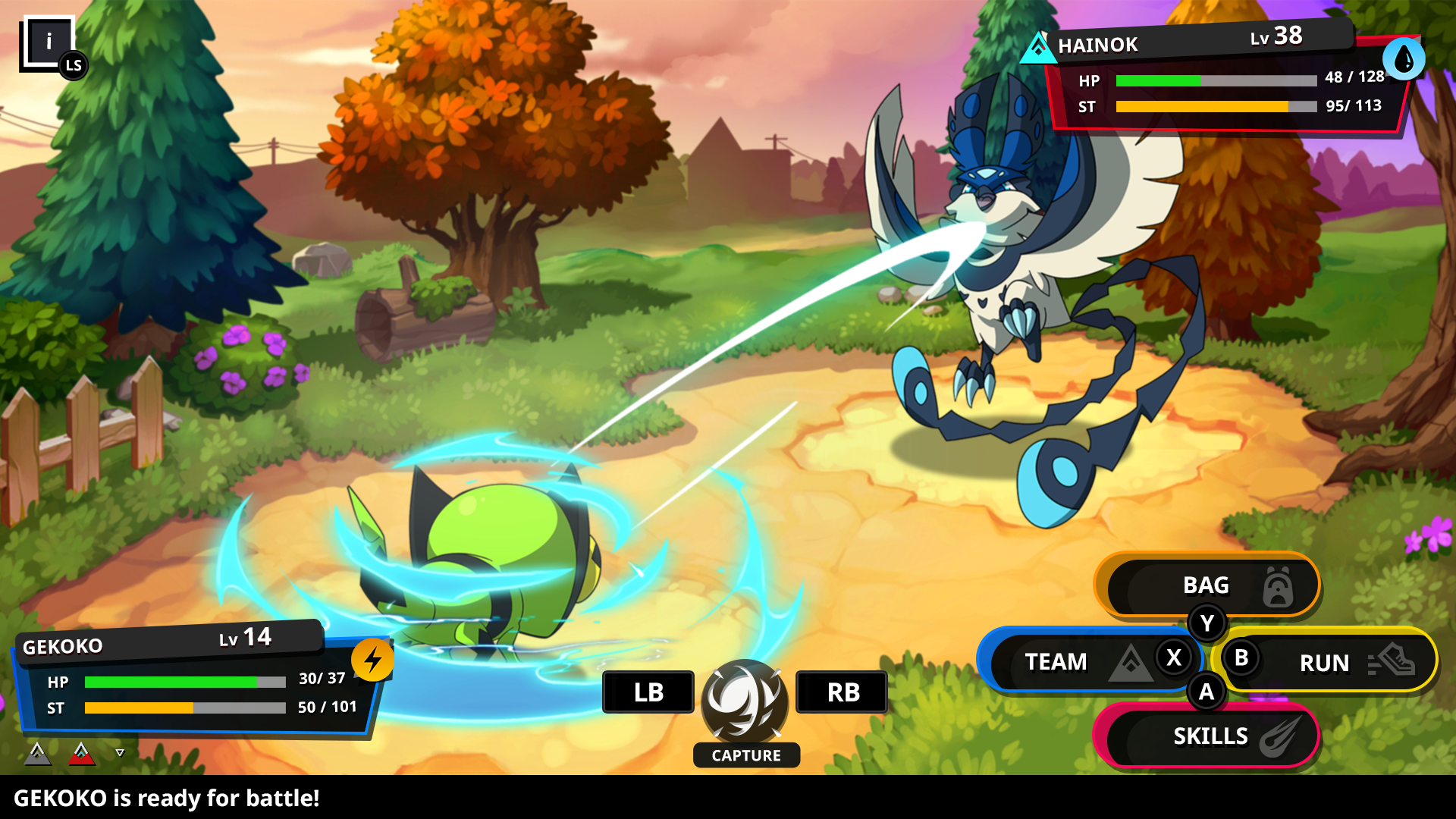Image resolution: width=1456 pixels, height=819 pixels.
Task: Select Hainok's water drop type icon
Action: 1403,59
